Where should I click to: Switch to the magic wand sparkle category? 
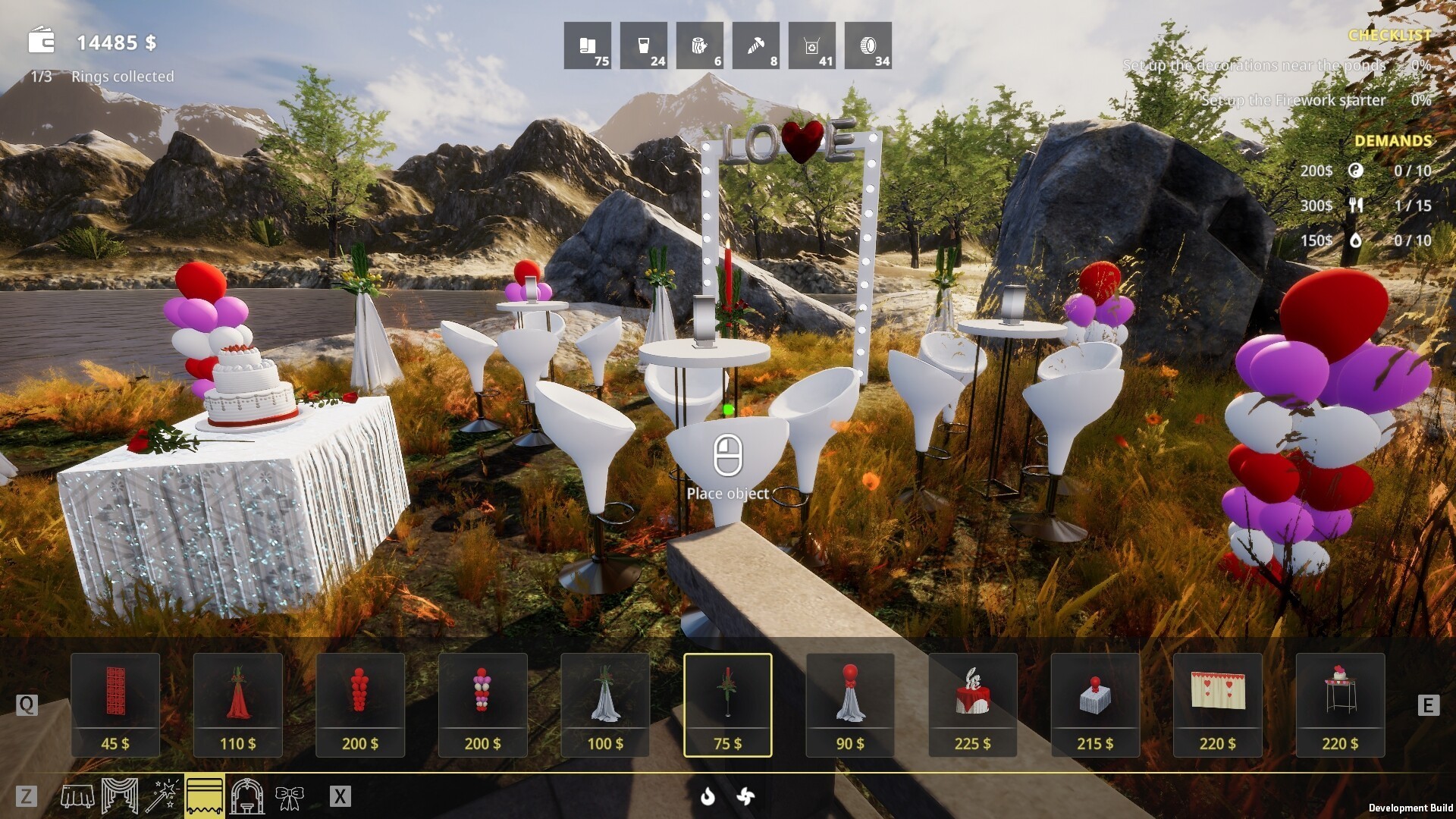point(162,797)
